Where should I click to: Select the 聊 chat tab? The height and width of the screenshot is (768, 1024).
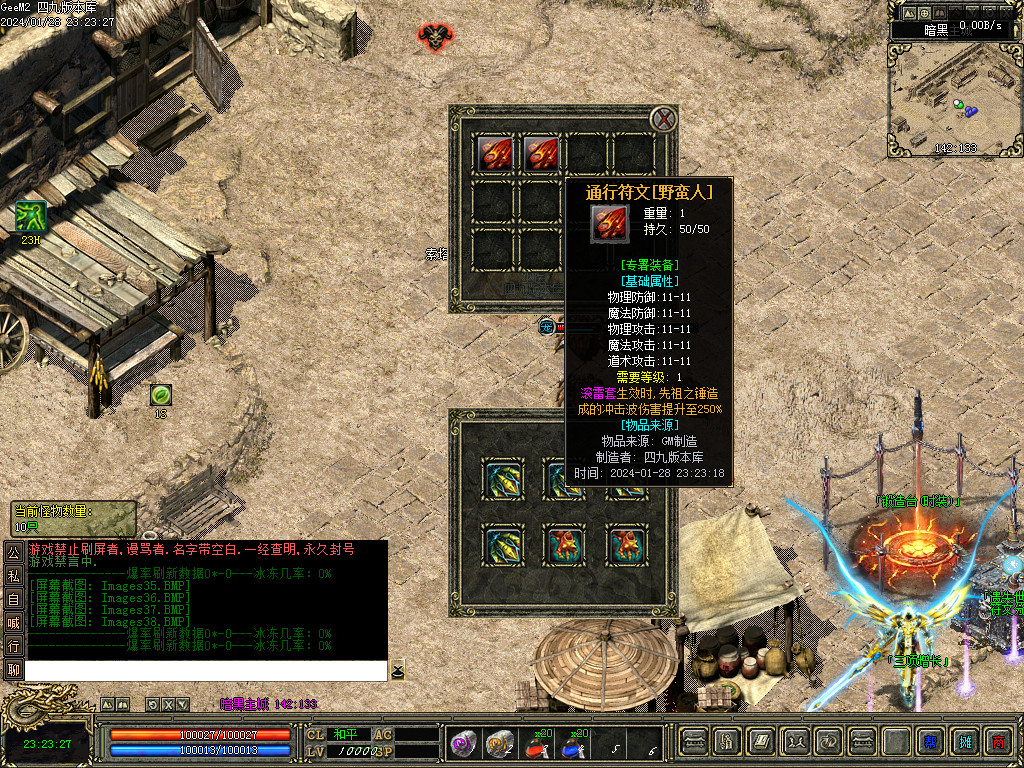(x=14, y=669)
